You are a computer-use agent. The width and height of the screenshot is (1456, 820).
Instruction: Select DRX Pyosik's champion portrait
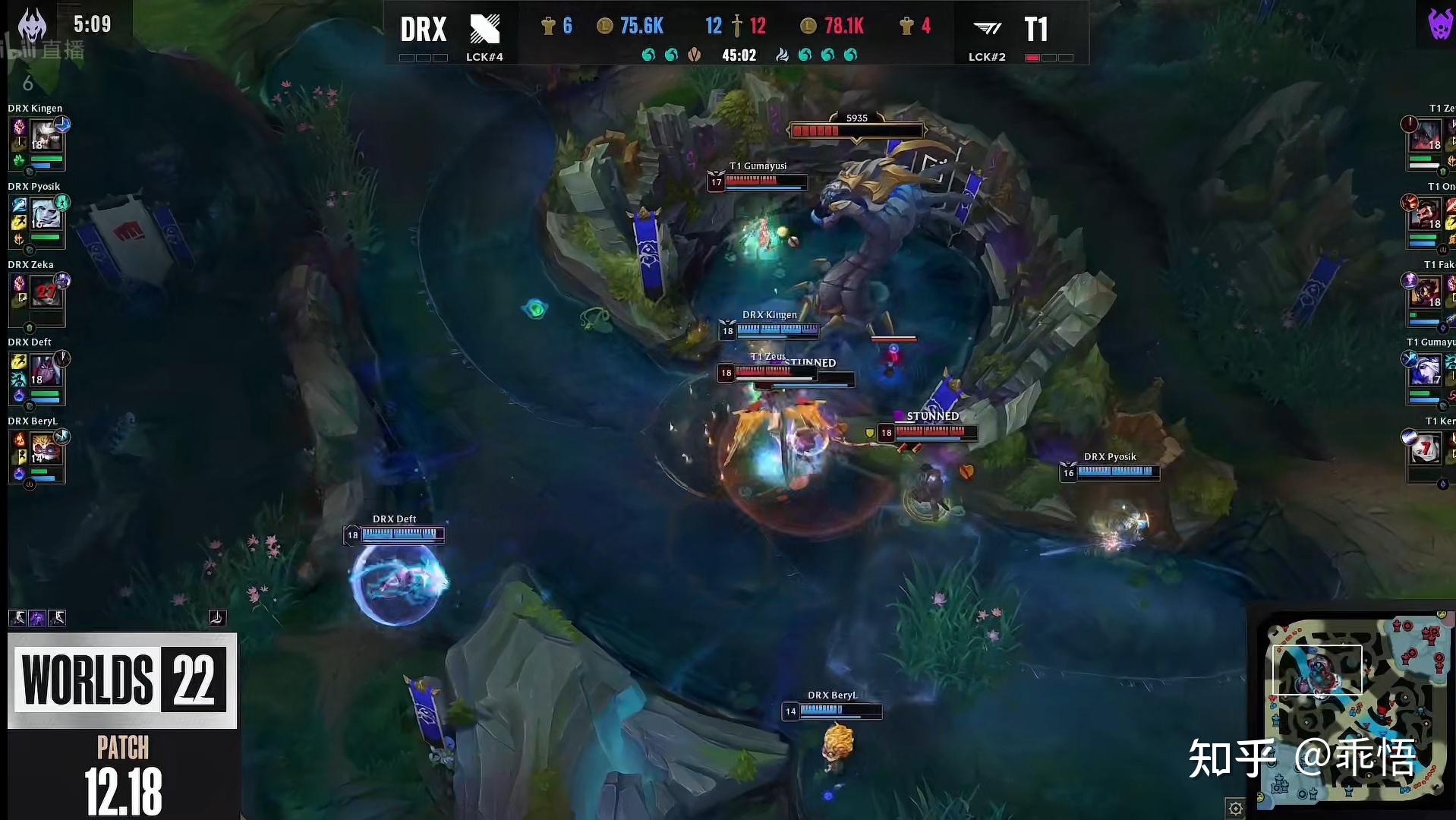46,216
